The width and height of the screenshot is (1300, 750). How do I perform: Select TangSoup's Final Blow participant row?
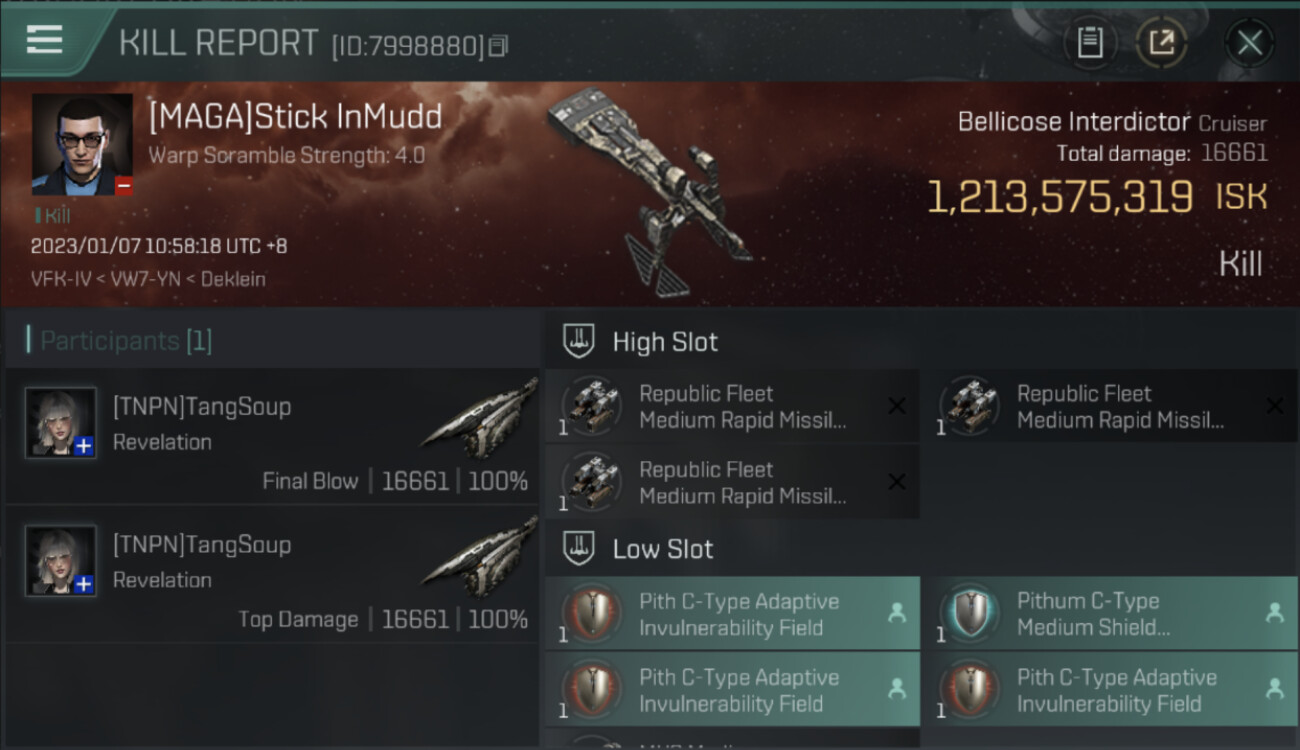coord(272,435)
